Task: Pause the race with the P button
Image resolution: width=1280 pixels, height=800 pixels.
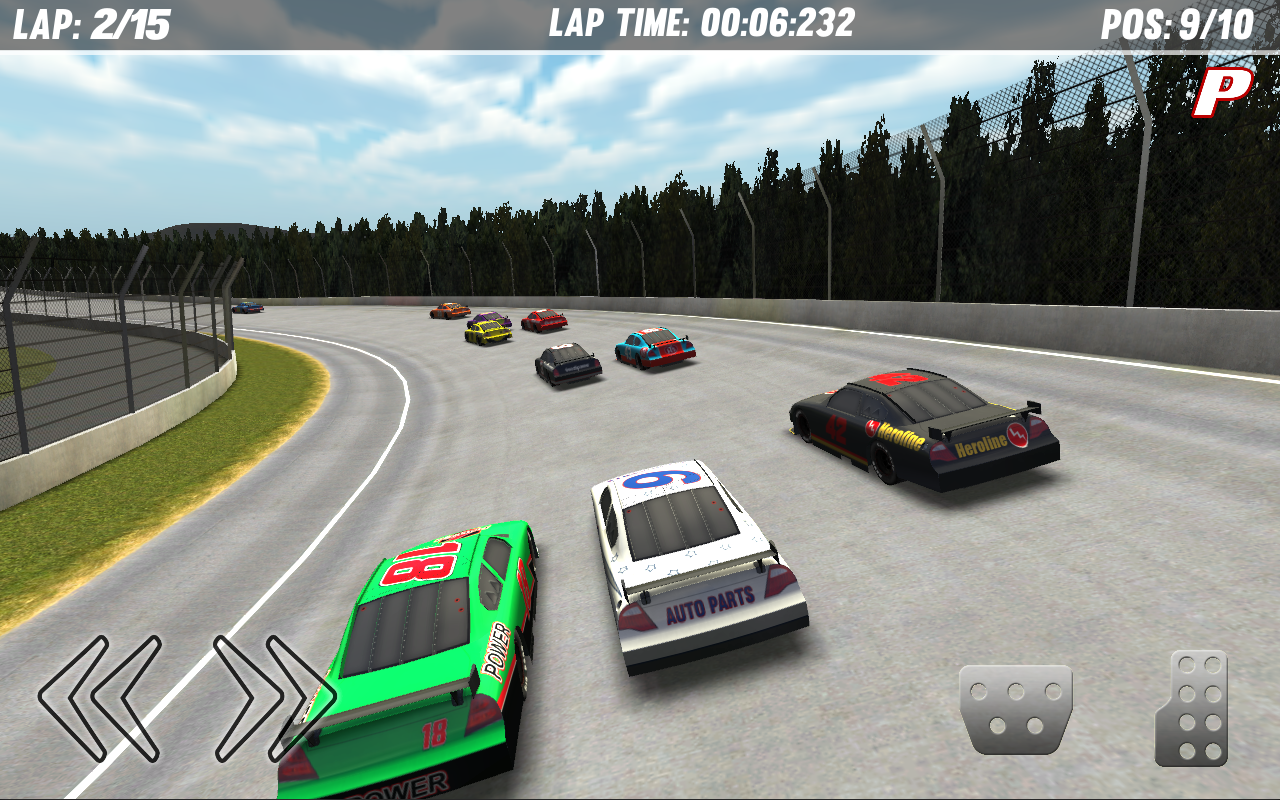Action: click(1222, 92)
